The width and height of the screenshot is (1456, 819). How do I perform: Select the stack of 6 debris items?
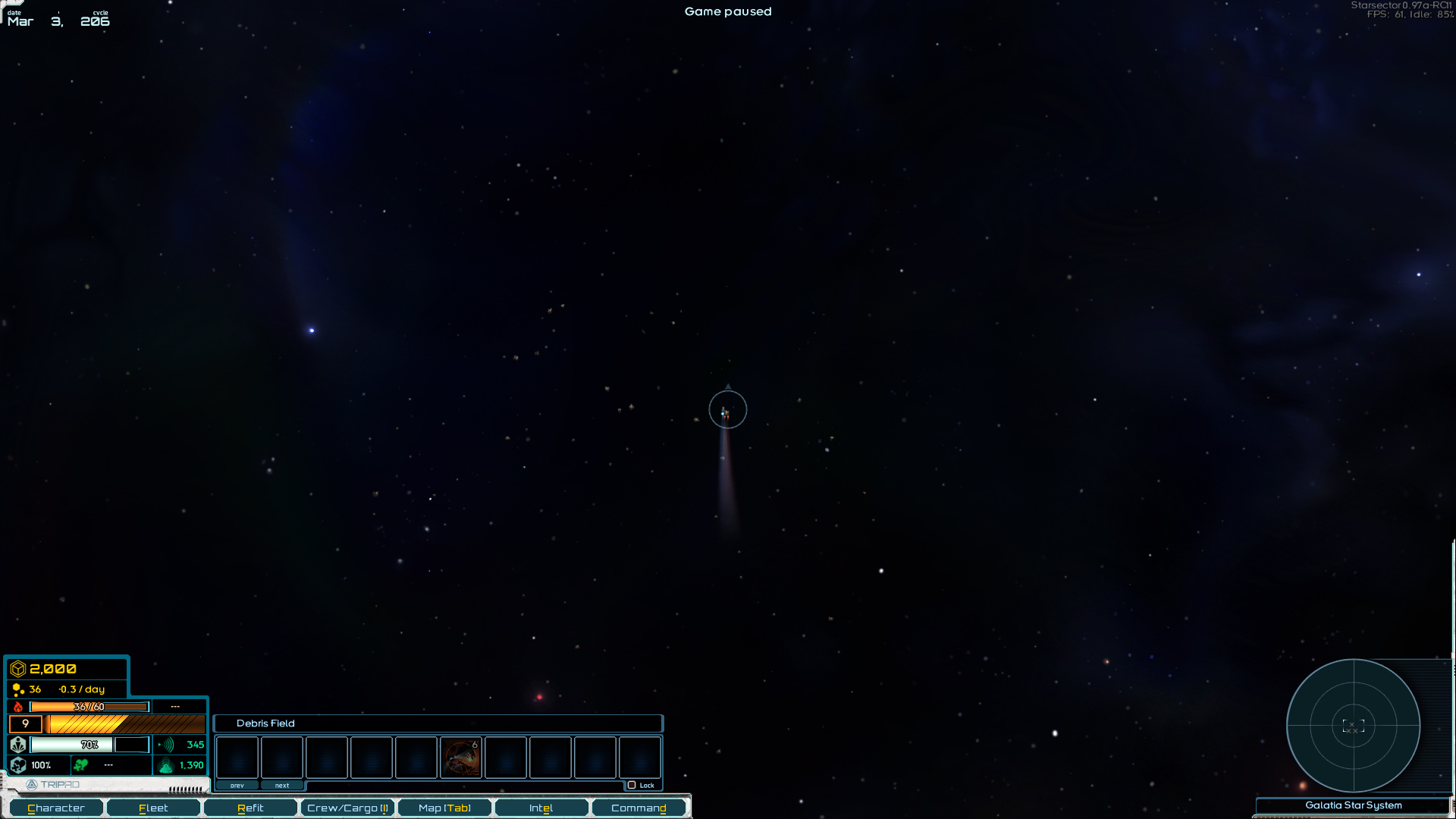[461, 757]
